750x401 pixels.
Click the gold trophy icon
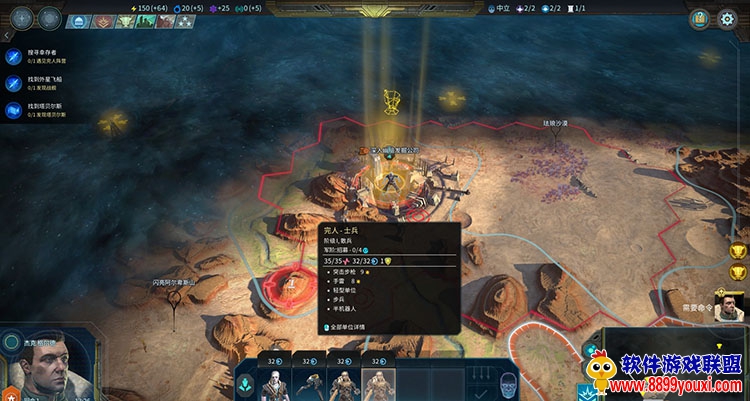point(739,252)
